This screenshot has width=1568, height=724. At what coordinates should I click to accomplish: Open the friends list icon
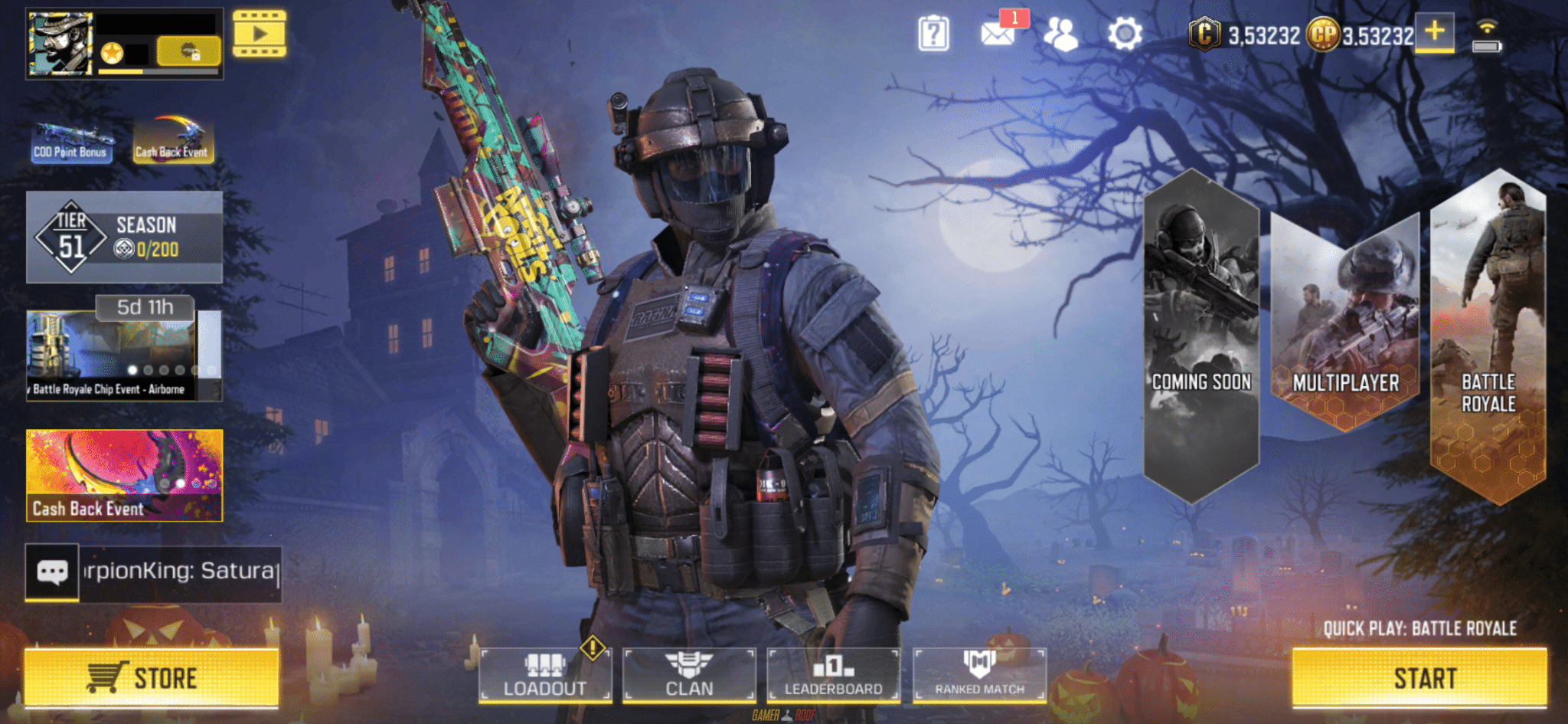[1061, 34]
